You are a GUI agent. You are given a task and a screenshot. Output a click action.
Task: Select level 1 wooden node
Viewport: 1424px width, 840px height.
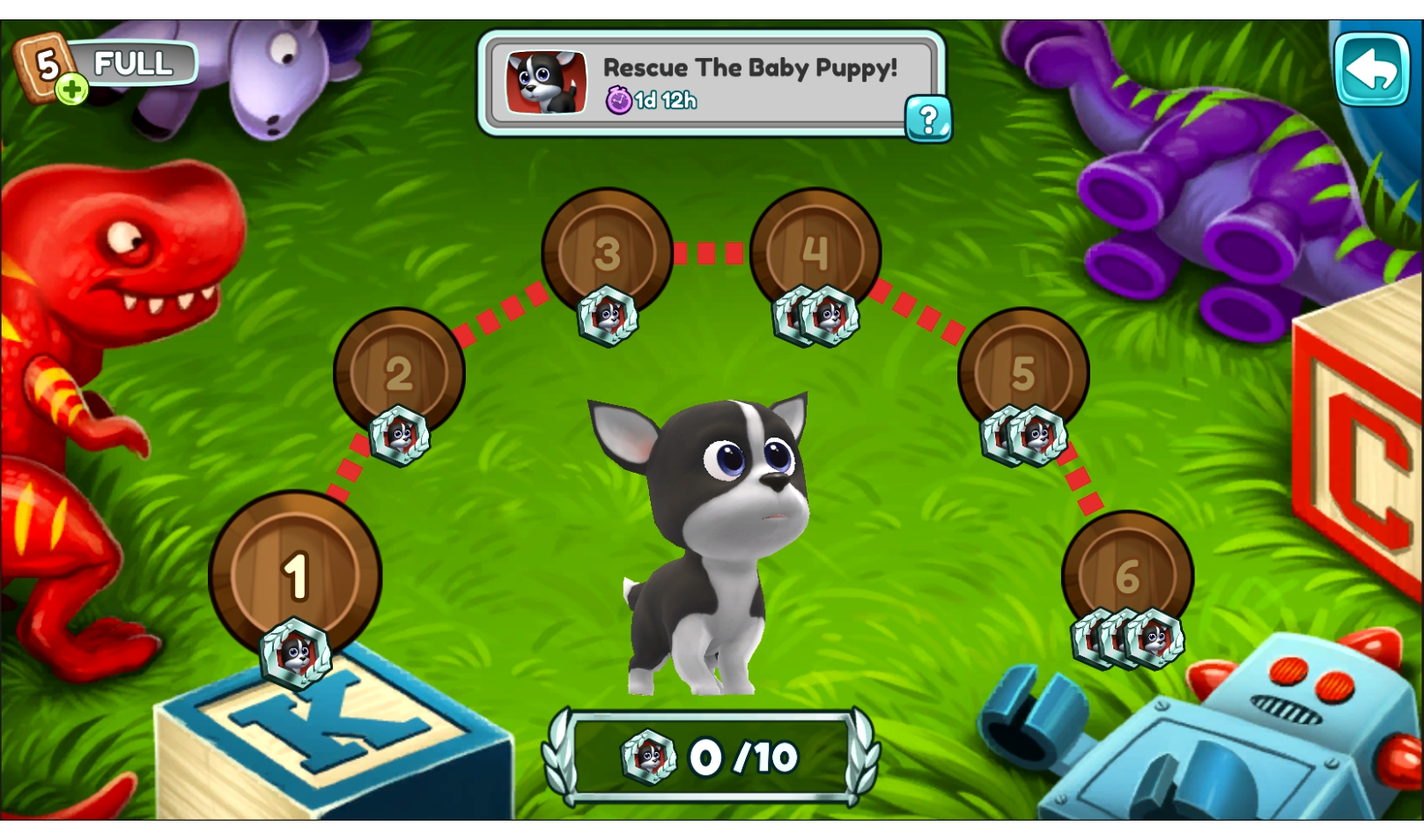[x=295, y=574]
